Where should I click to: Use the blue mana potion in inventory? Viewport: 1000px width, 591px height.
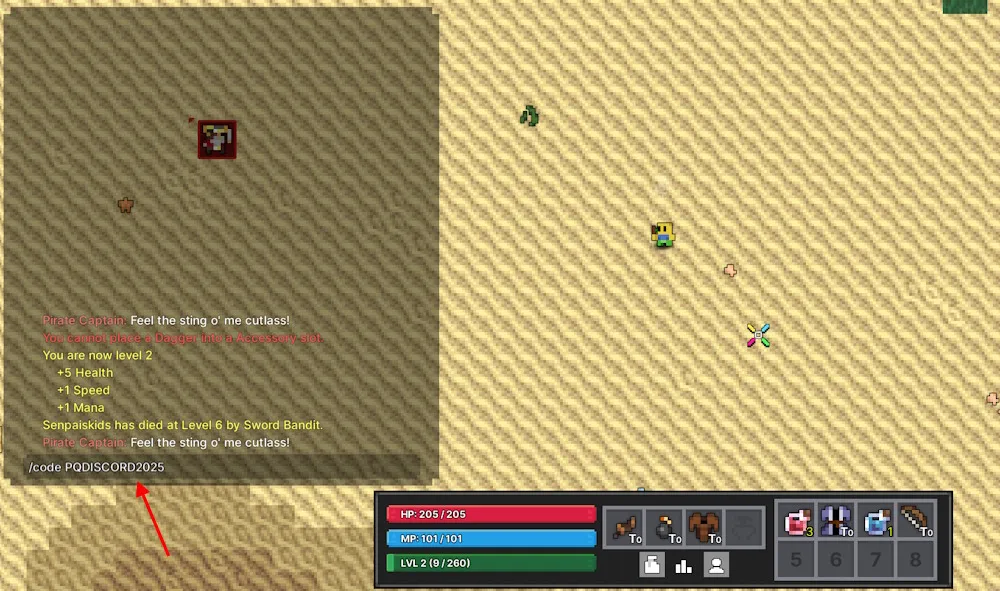pos(877,520)
